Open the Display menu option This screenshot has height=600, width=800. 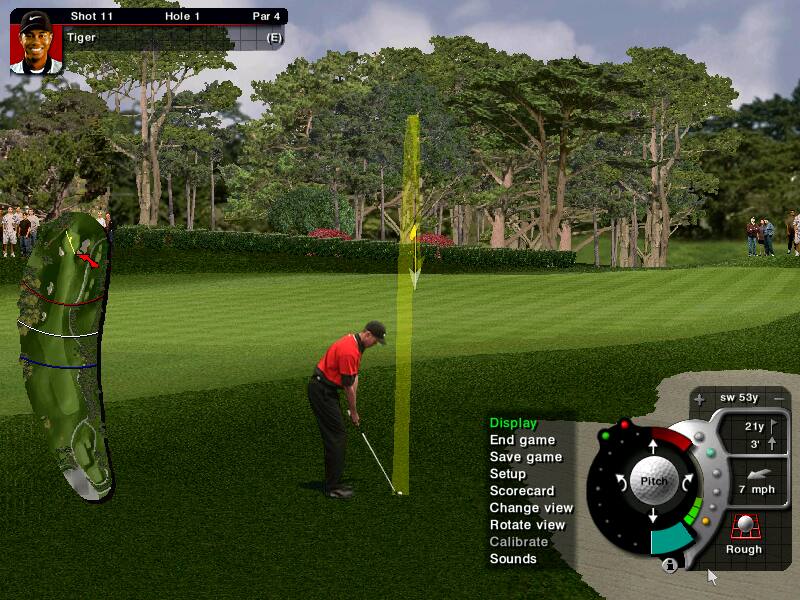[513, 423]
